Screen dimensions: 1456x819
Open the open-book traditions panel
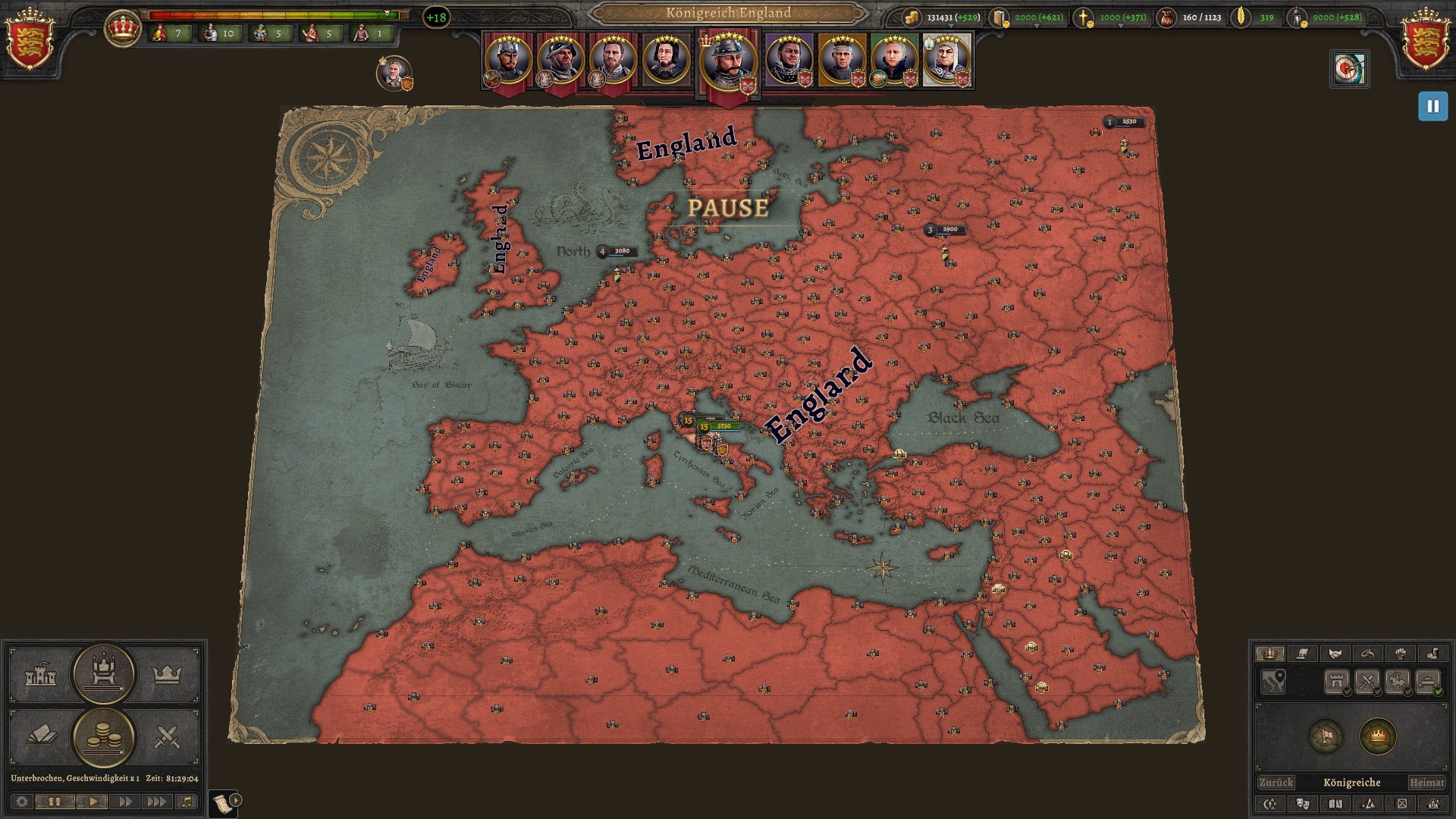point(41,736)
